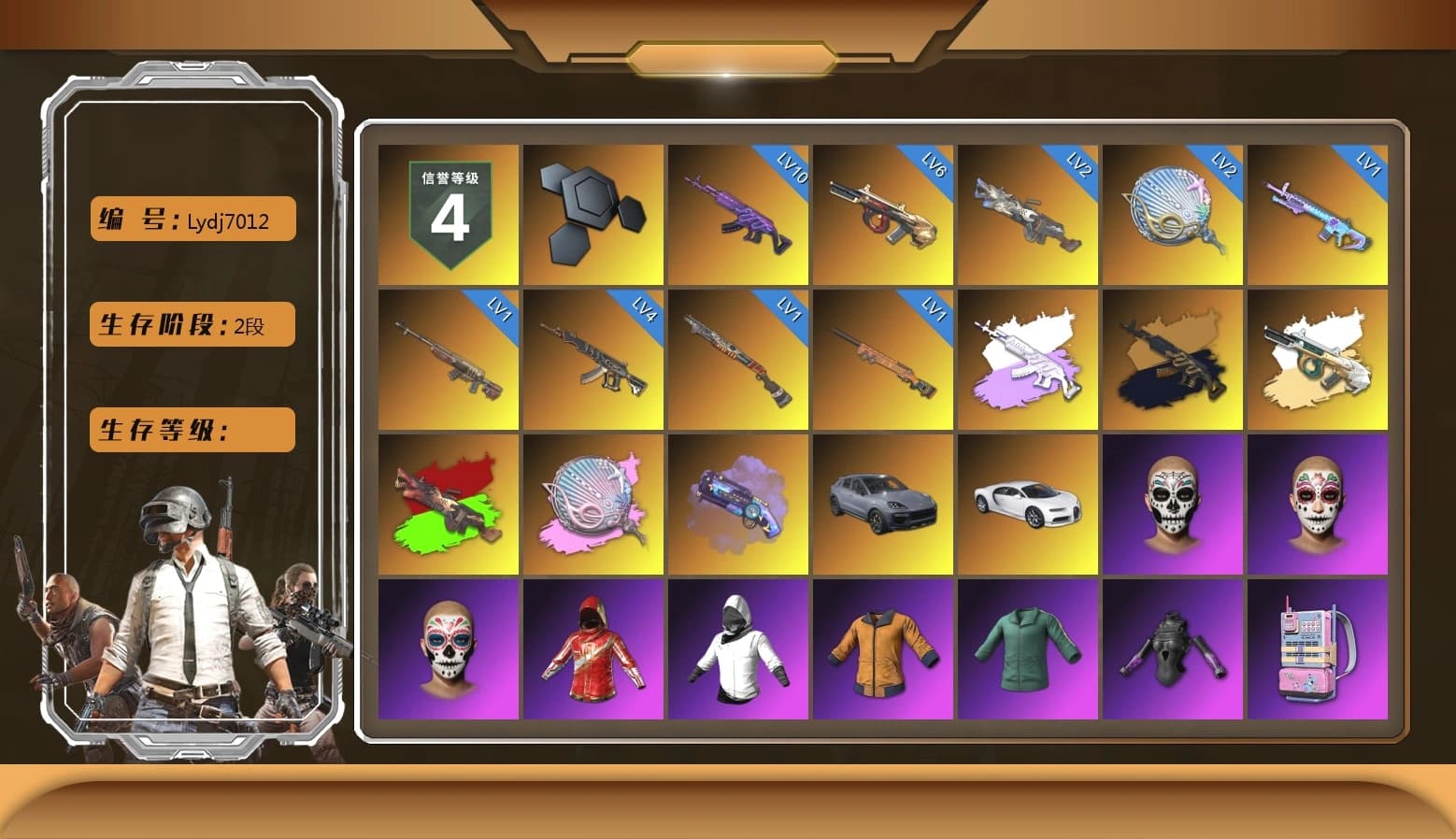Click the LV4 dragon AKM skin
This screenshot has height=839, width=1456.
(592, 360)
